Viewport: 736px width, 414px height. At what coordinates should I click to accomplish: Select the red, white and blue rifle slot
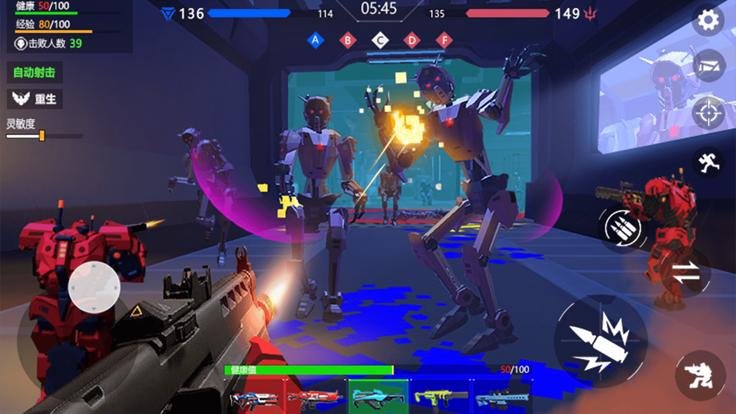(251, 397)
